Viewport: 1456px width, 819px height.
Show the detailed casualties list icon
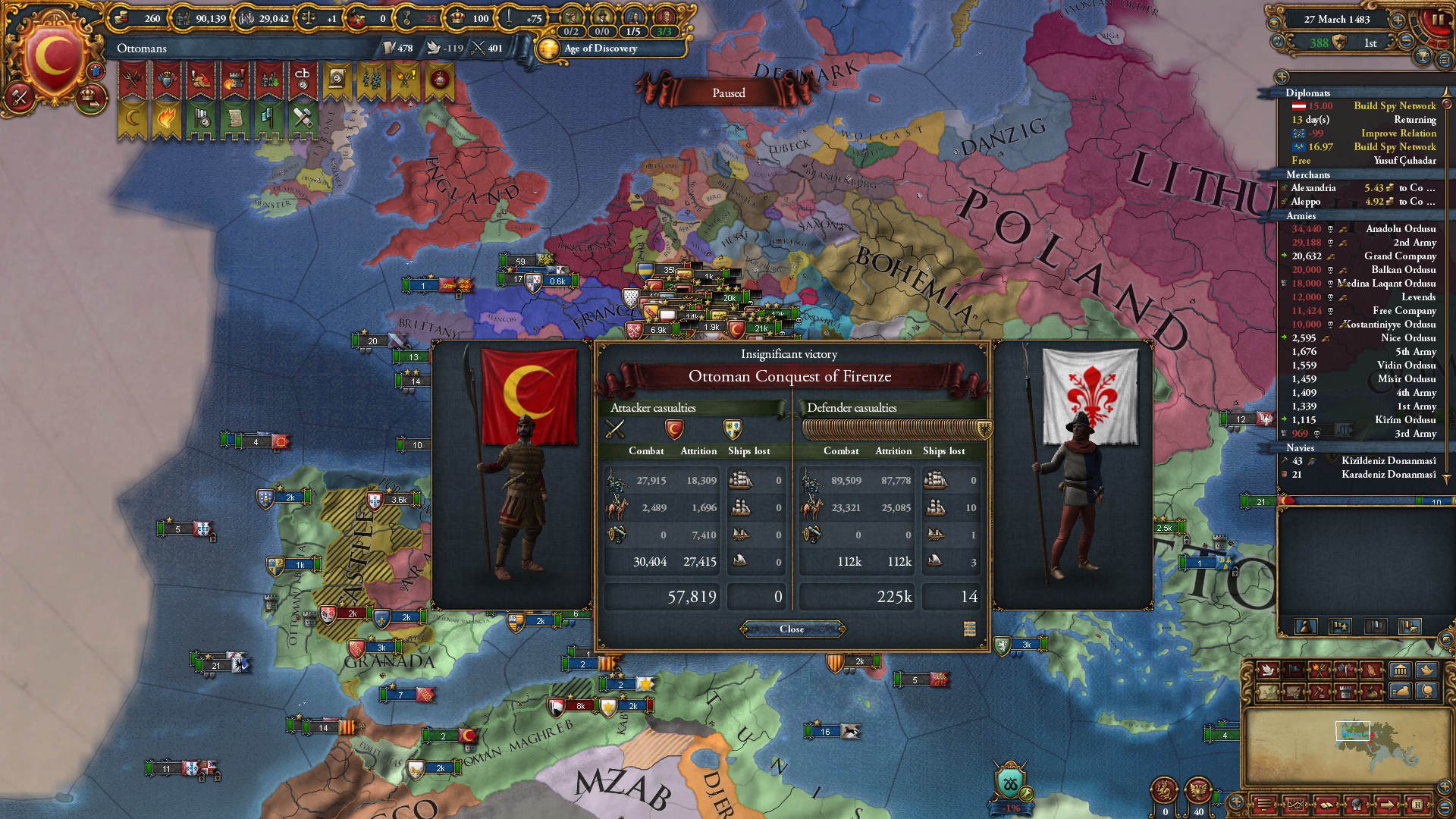click(969, 629)
